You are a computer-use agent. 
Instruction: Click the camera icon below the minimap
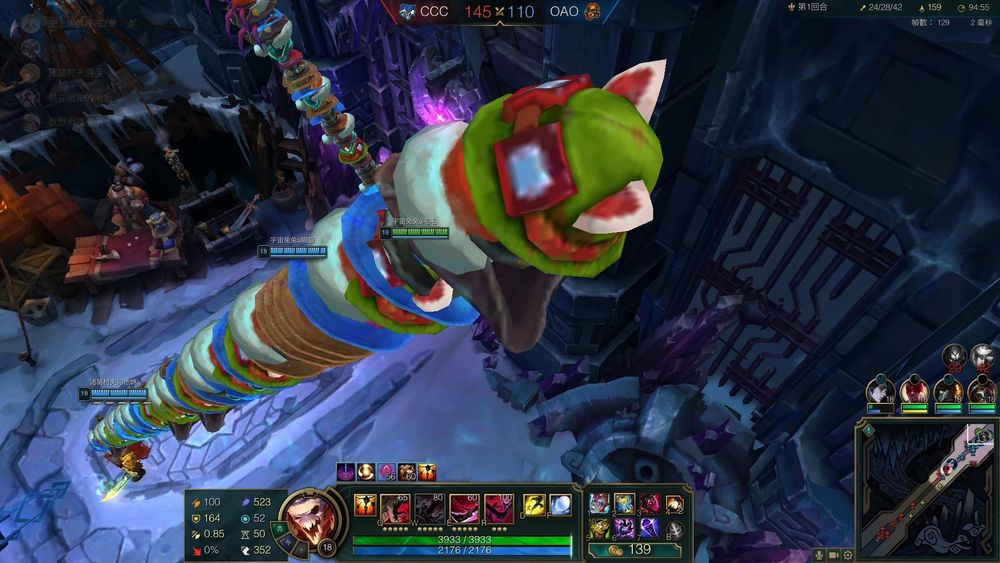834,555
